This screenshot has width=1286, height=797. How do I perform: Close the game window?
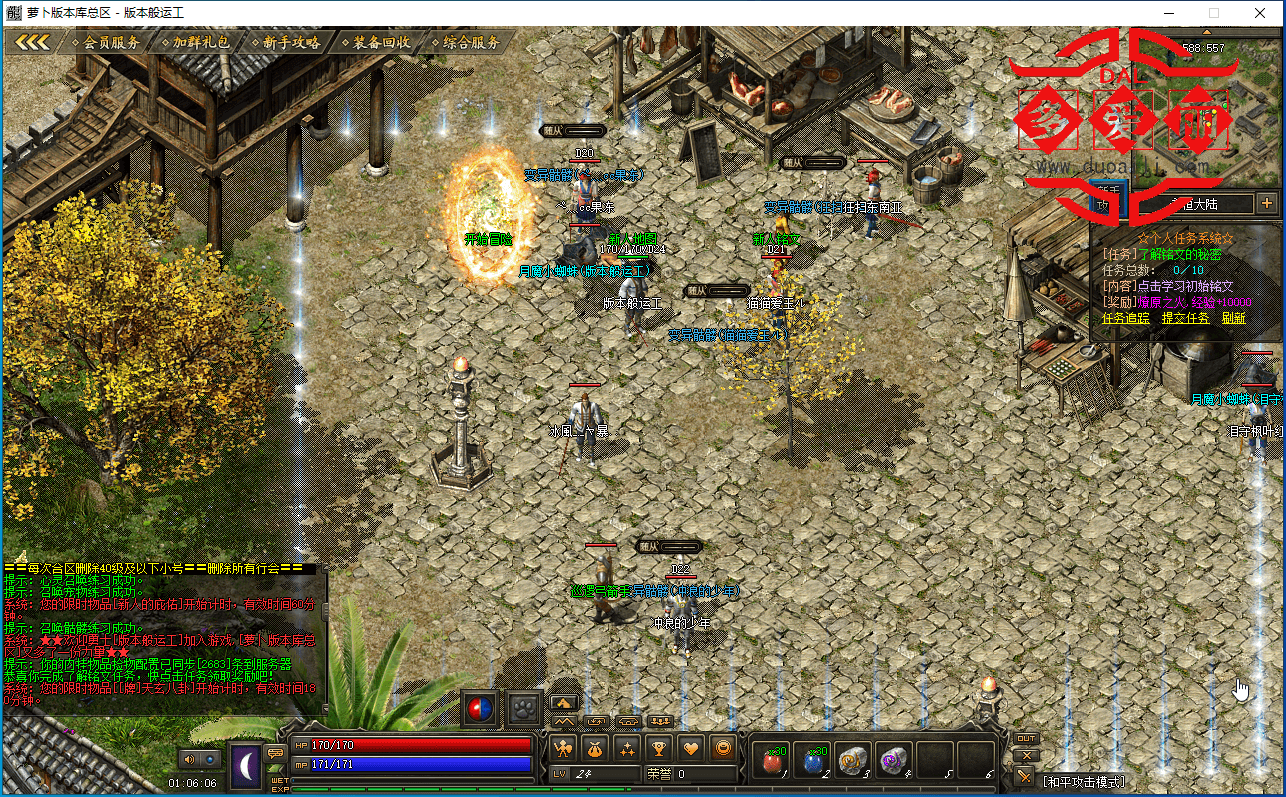[x=1259, y=13]
